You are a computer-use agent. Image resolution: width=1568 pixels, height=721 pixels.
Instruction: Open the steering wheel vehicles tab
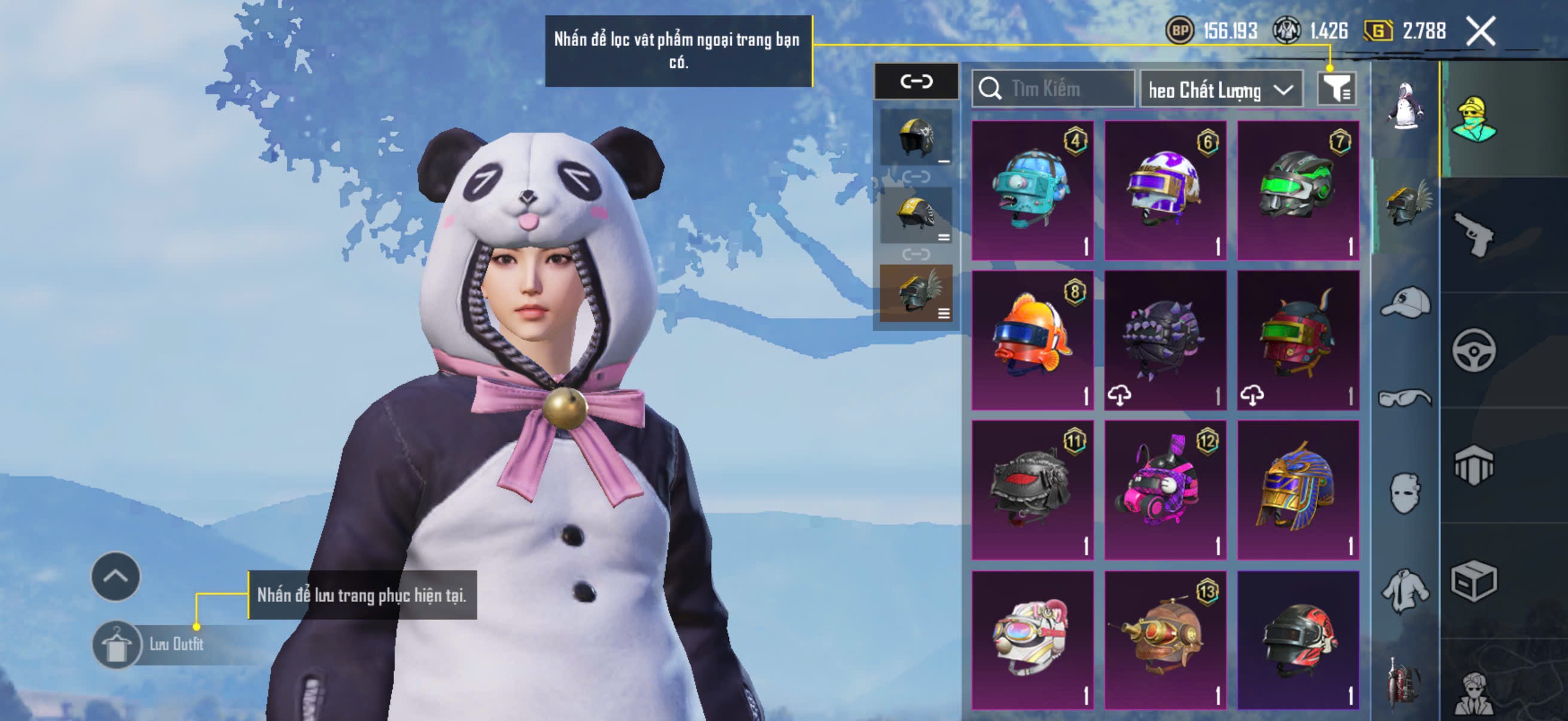coord(1474,350)
